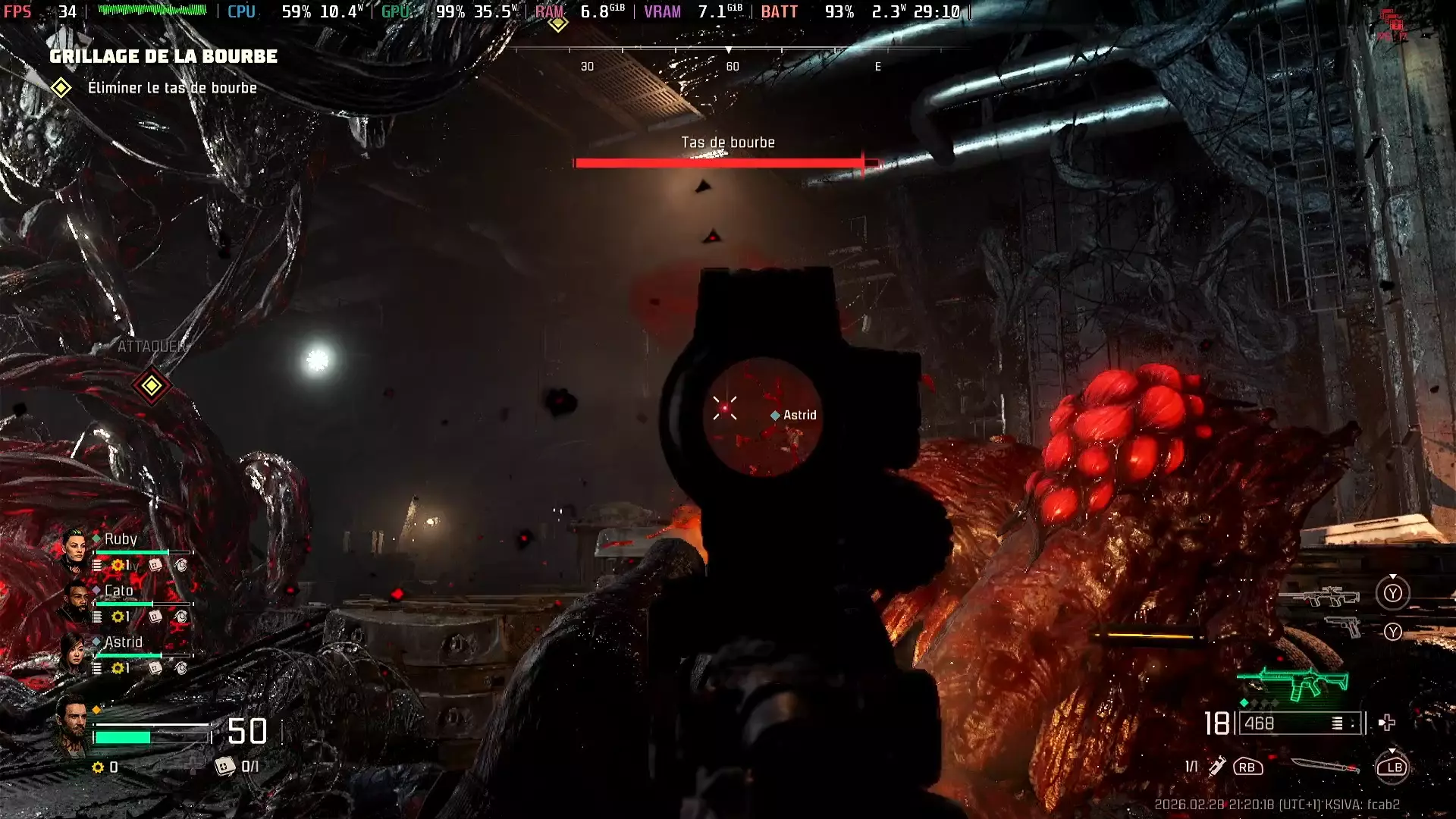Use the syringe heal item icon
The image size is (1456, 819).
click(1216, 767)
